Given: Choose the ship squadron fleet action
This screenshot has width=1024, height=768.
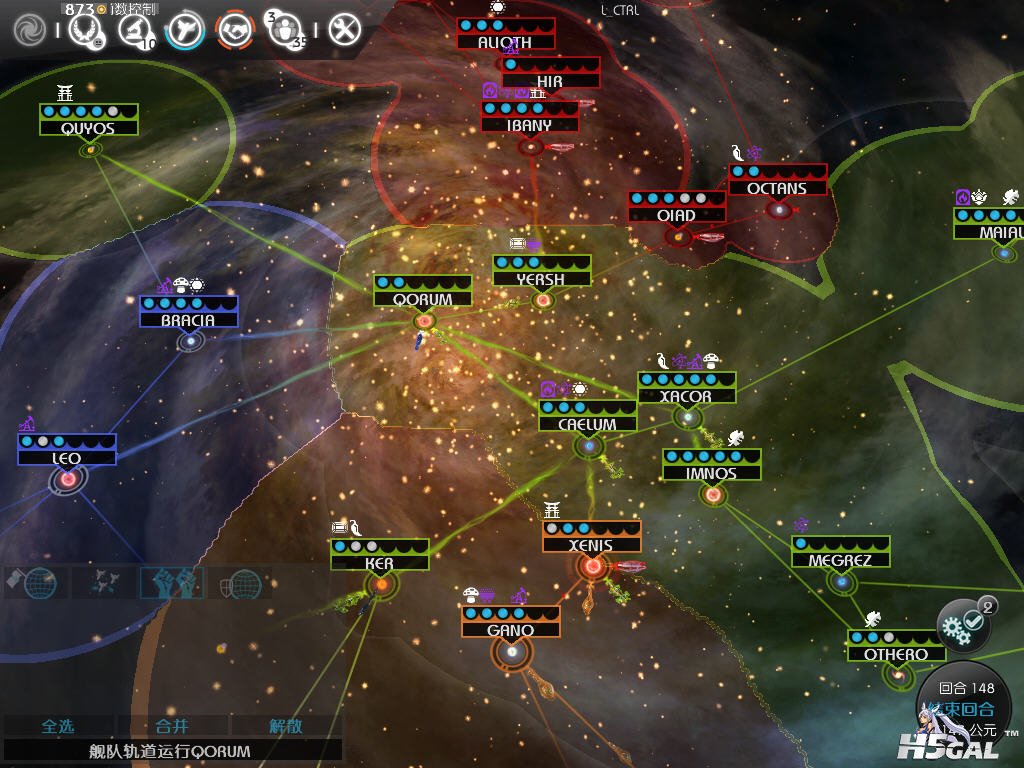Looking at the screenshot, I should pos(102,582).
